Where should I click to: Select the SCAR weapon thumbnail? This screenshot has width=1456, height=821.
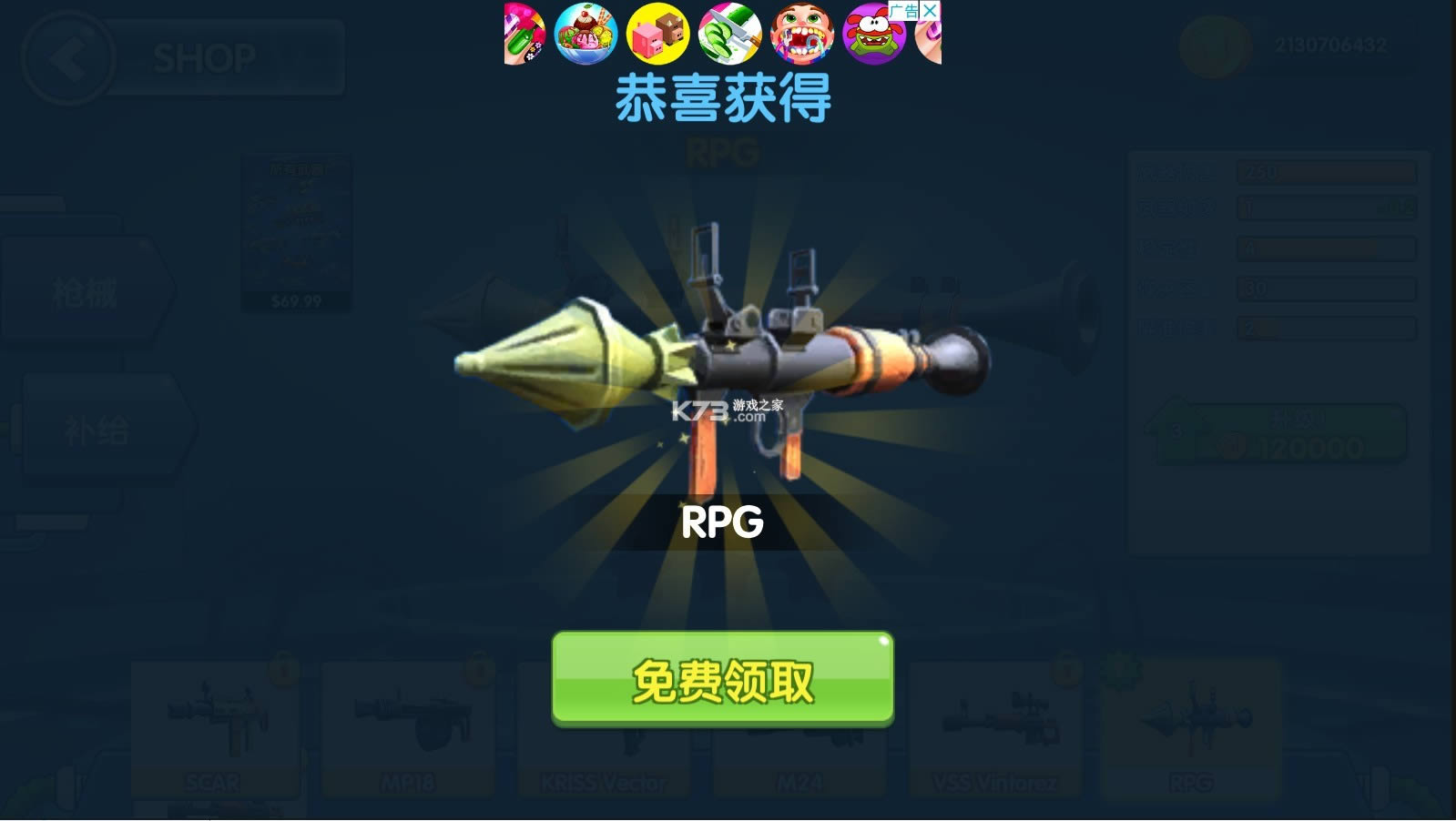tap(217, 728)
